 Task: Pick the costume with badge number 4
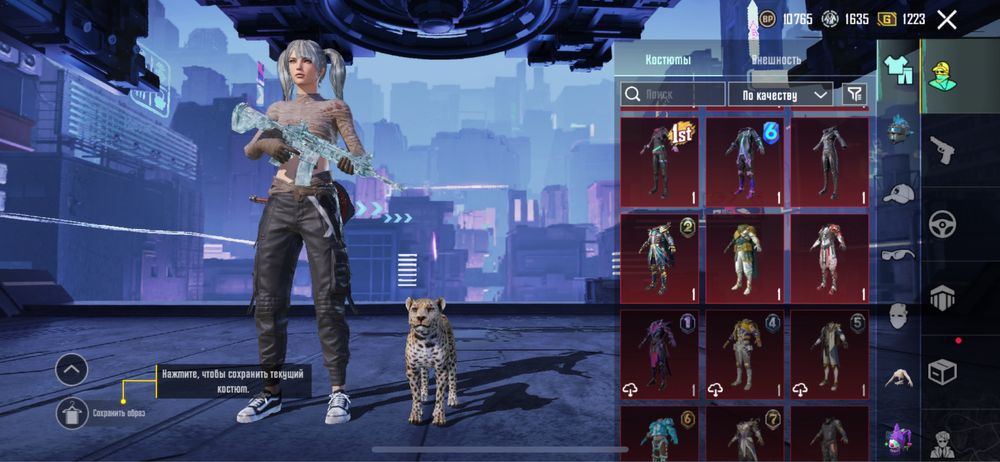745,351
